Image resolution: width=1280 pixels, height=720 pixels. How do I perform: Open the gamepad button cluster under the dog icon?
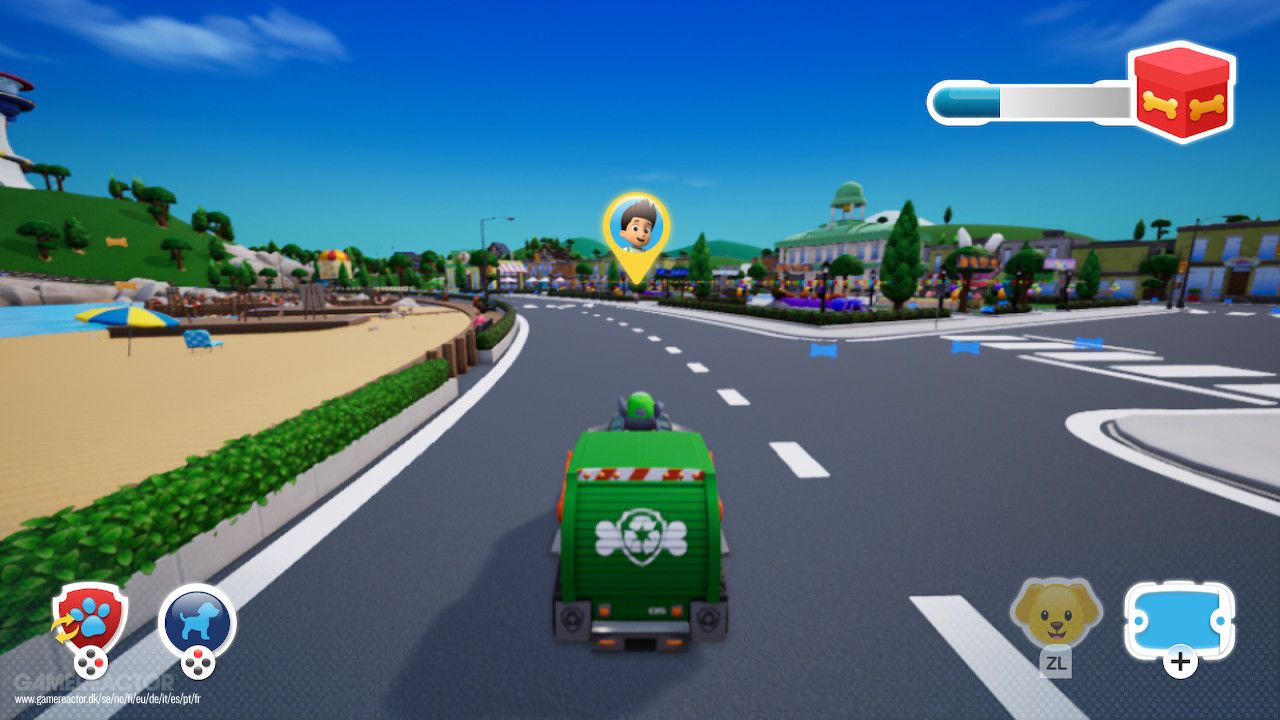click(196, 664)
